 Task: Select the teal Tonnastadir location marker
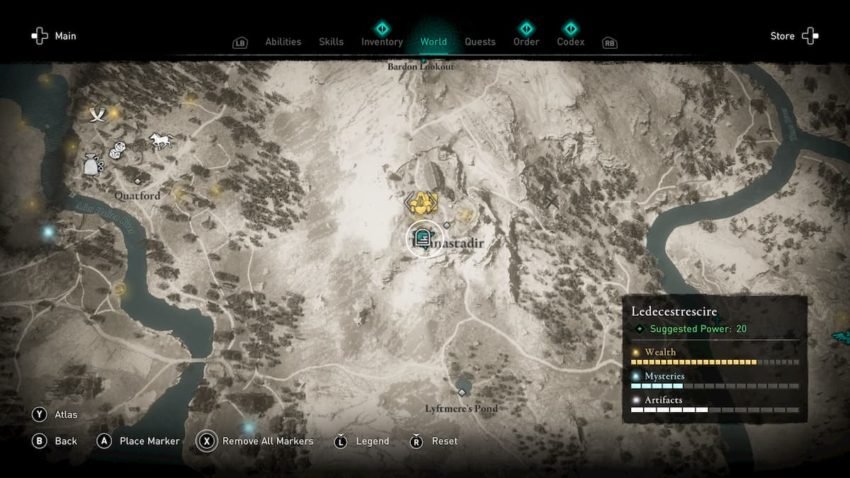(421, 240)
